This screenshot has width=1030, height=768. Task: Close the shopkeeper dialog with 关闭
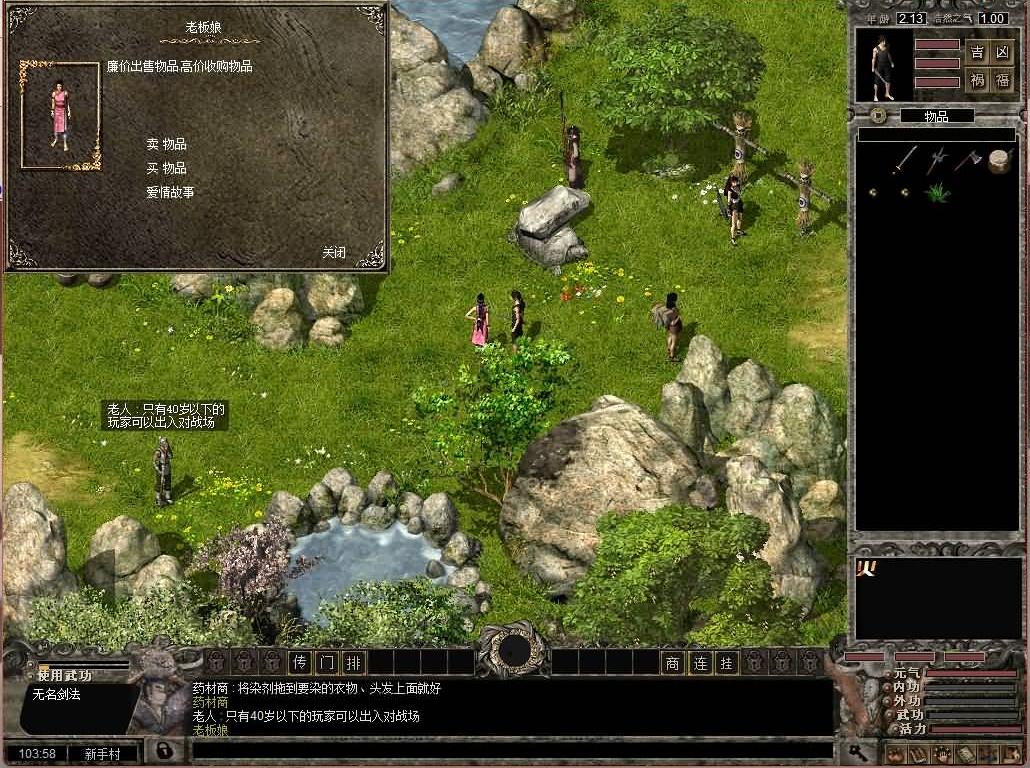click(x=334, y=252)
